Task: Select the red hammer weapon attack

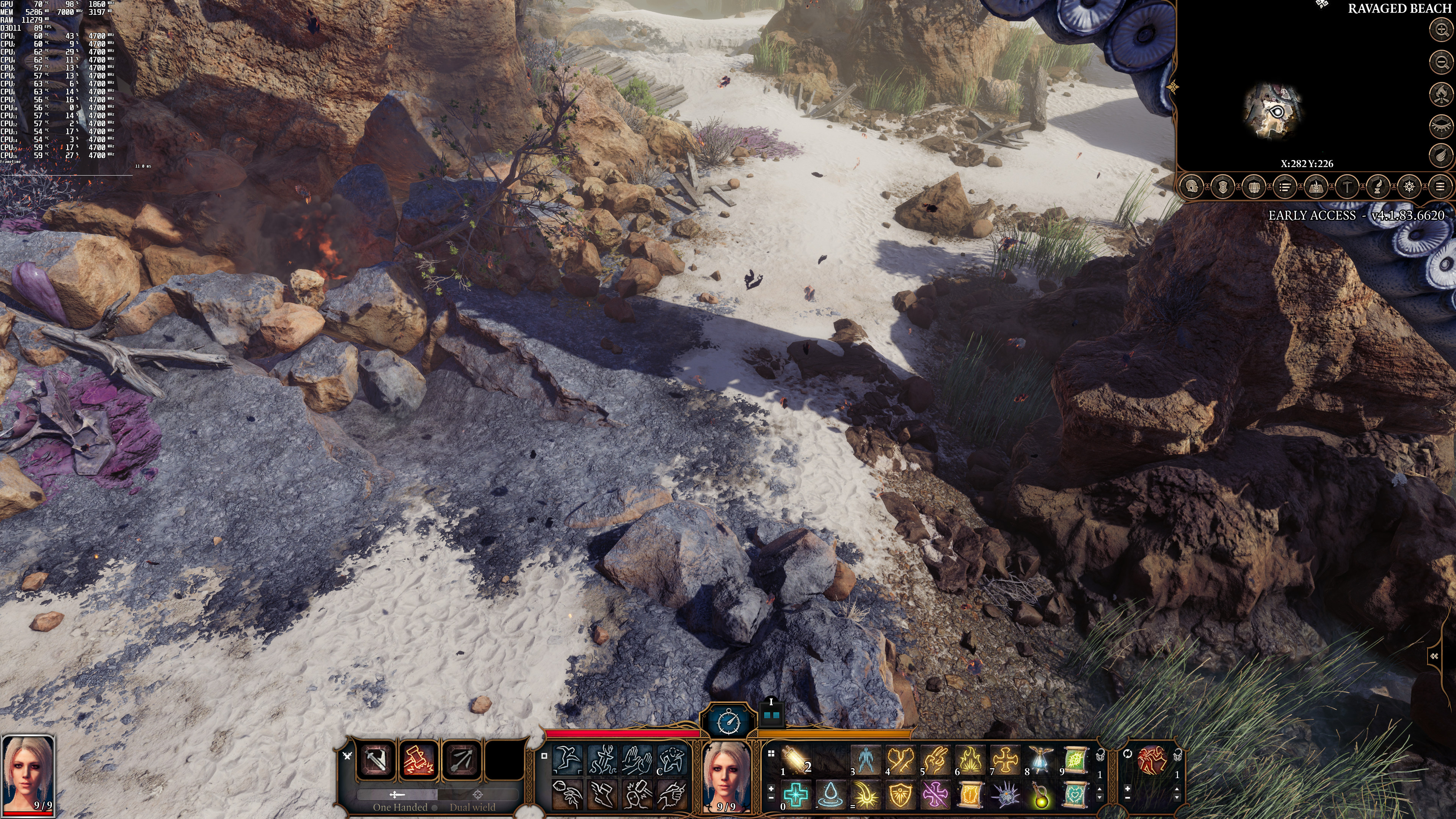Action: 418,759
